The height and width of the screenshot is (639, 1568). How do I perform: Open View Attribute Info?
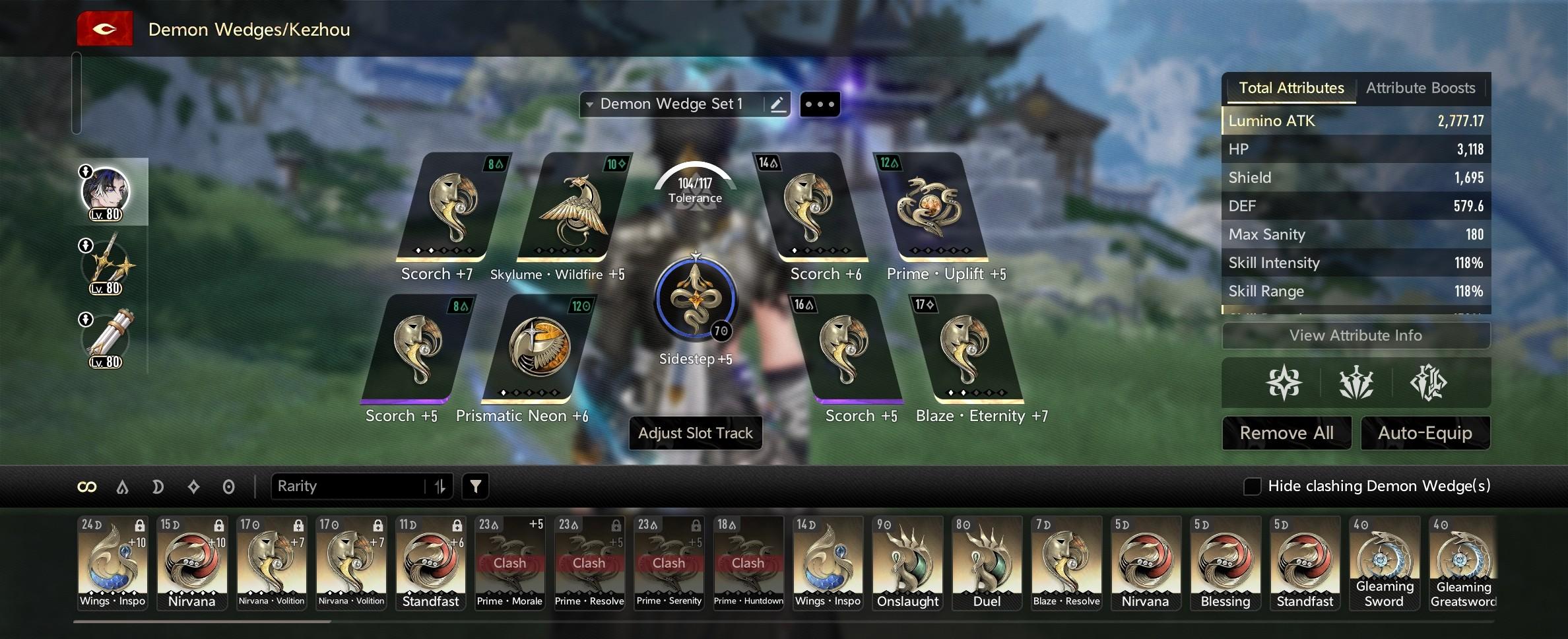pos(1356,335)
